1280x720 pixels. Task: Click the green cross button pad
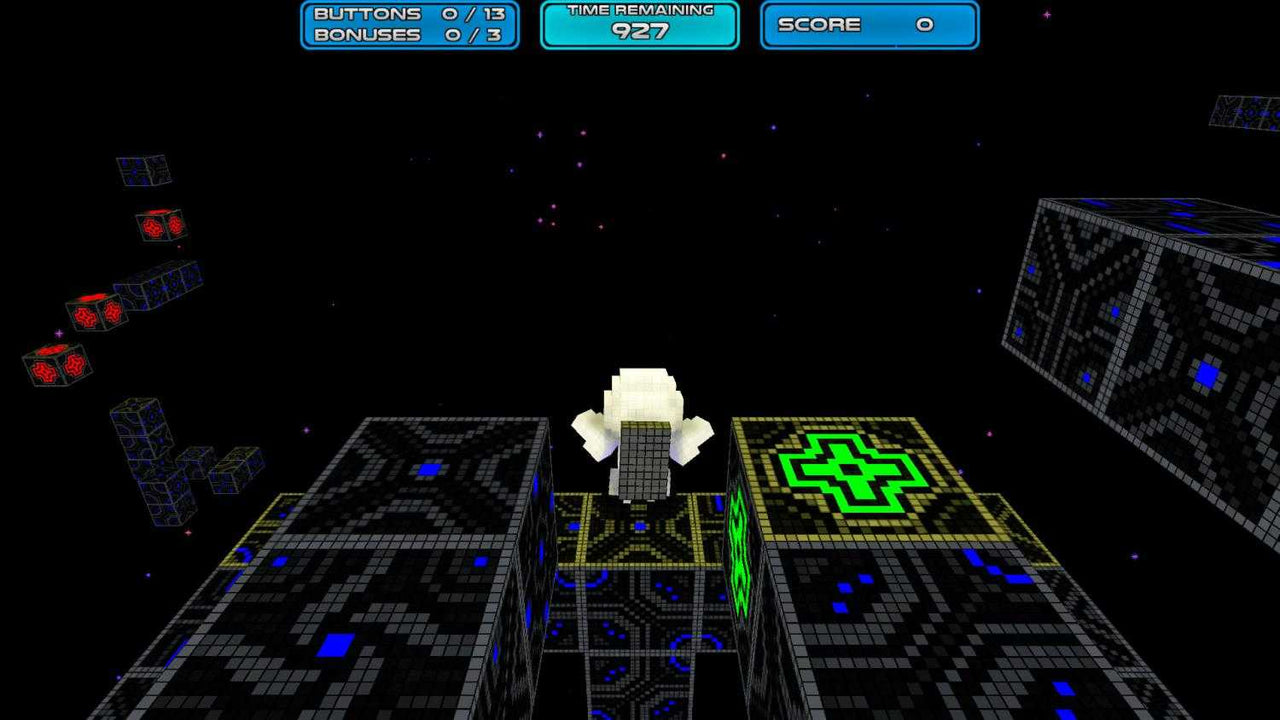(852, 471)
